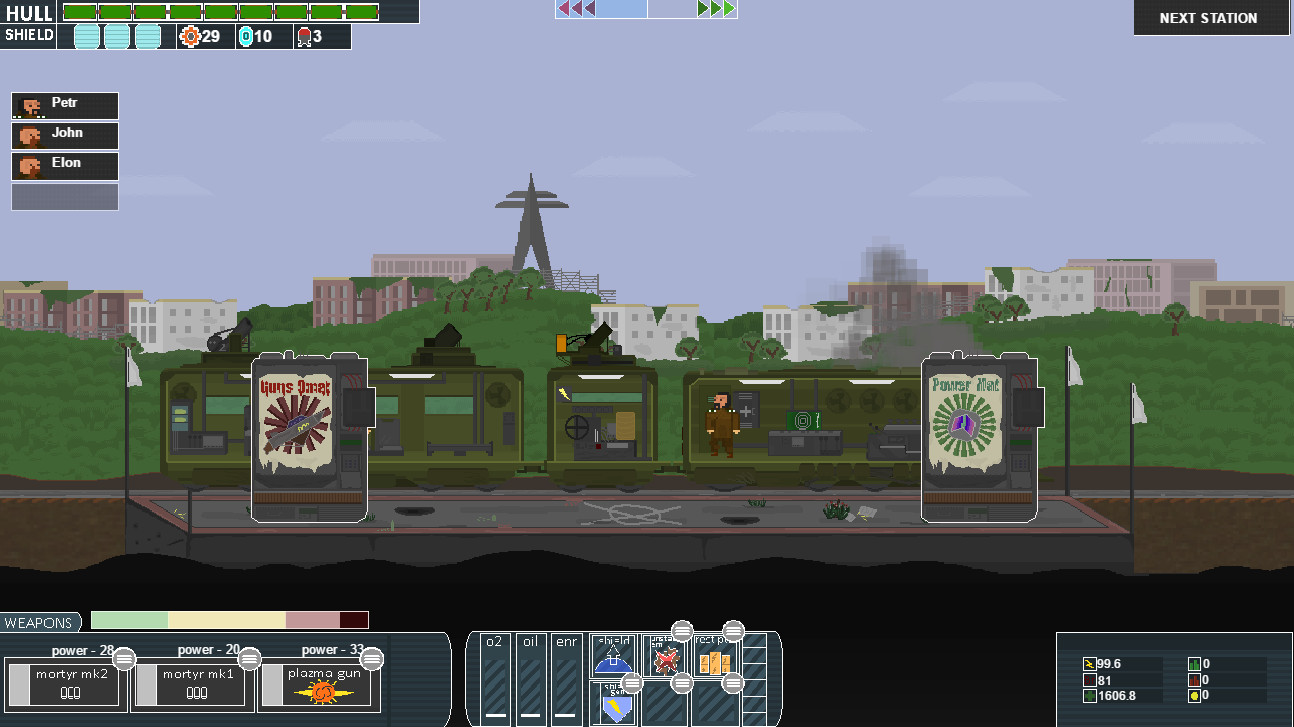Click the o2 resource gauge
The width and height of the screenshot is (1294, 727).
[495, 678]
